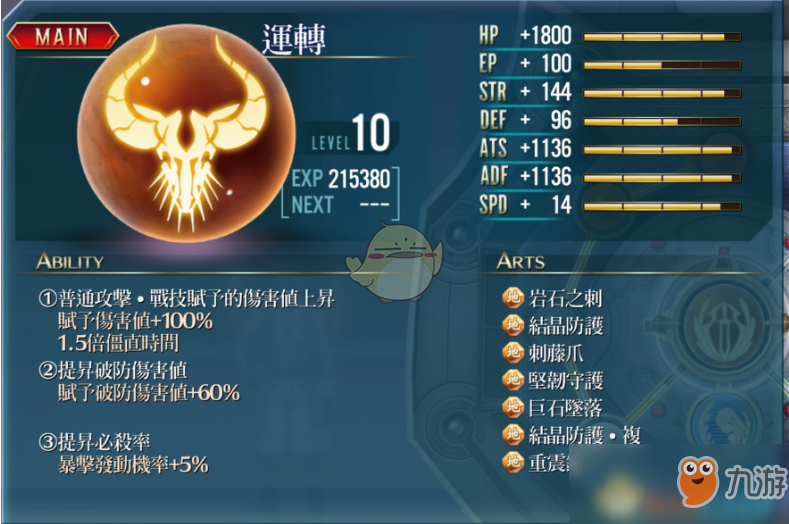Click the MAIN quartz tab label
This screenshot has height=524, width=789.
pyautogui.click(x=62, y=37)
